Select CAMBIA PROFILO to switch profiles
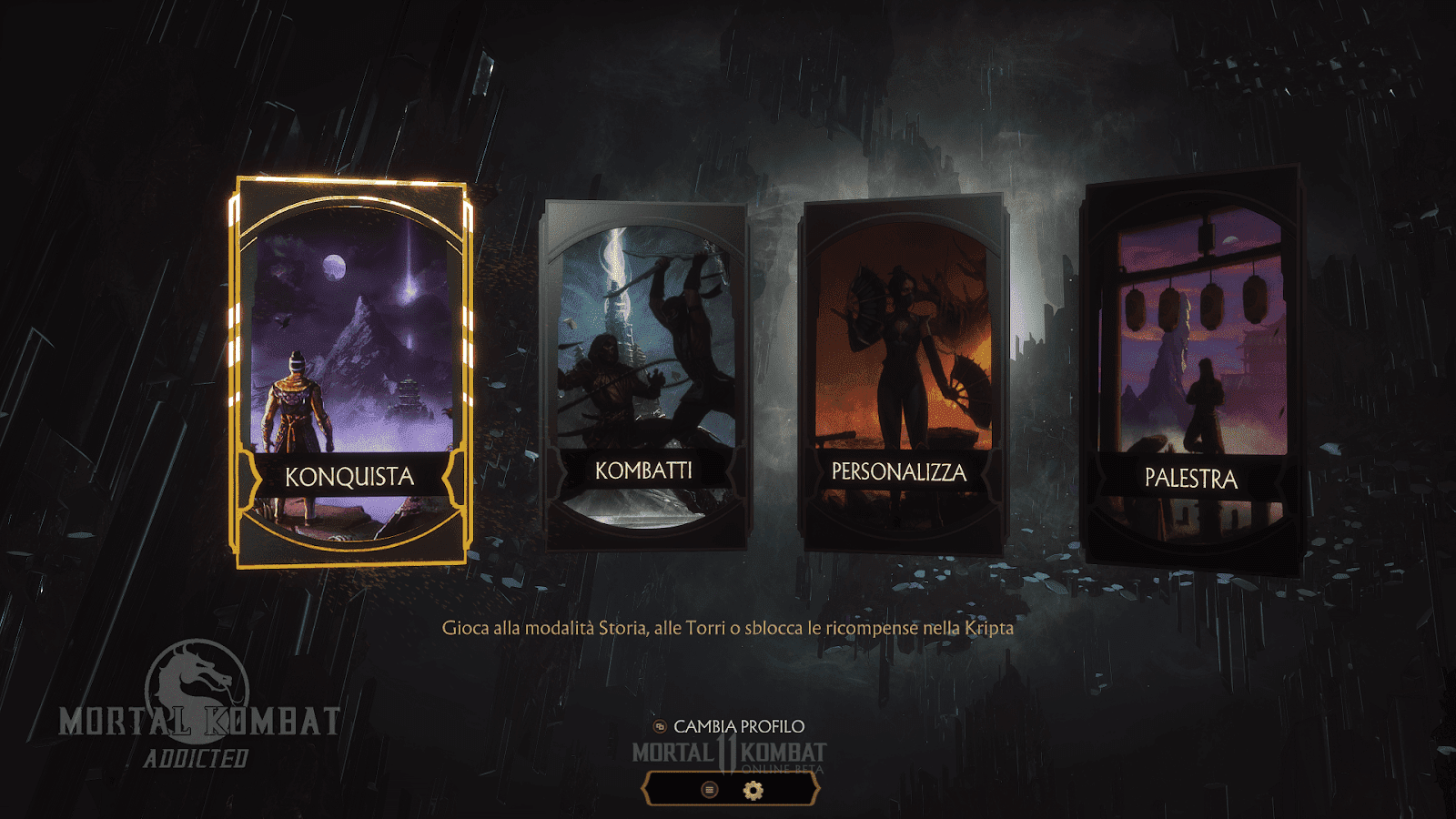The width and height of the screenshot is (1456, 819). click(x=737, y=727)
